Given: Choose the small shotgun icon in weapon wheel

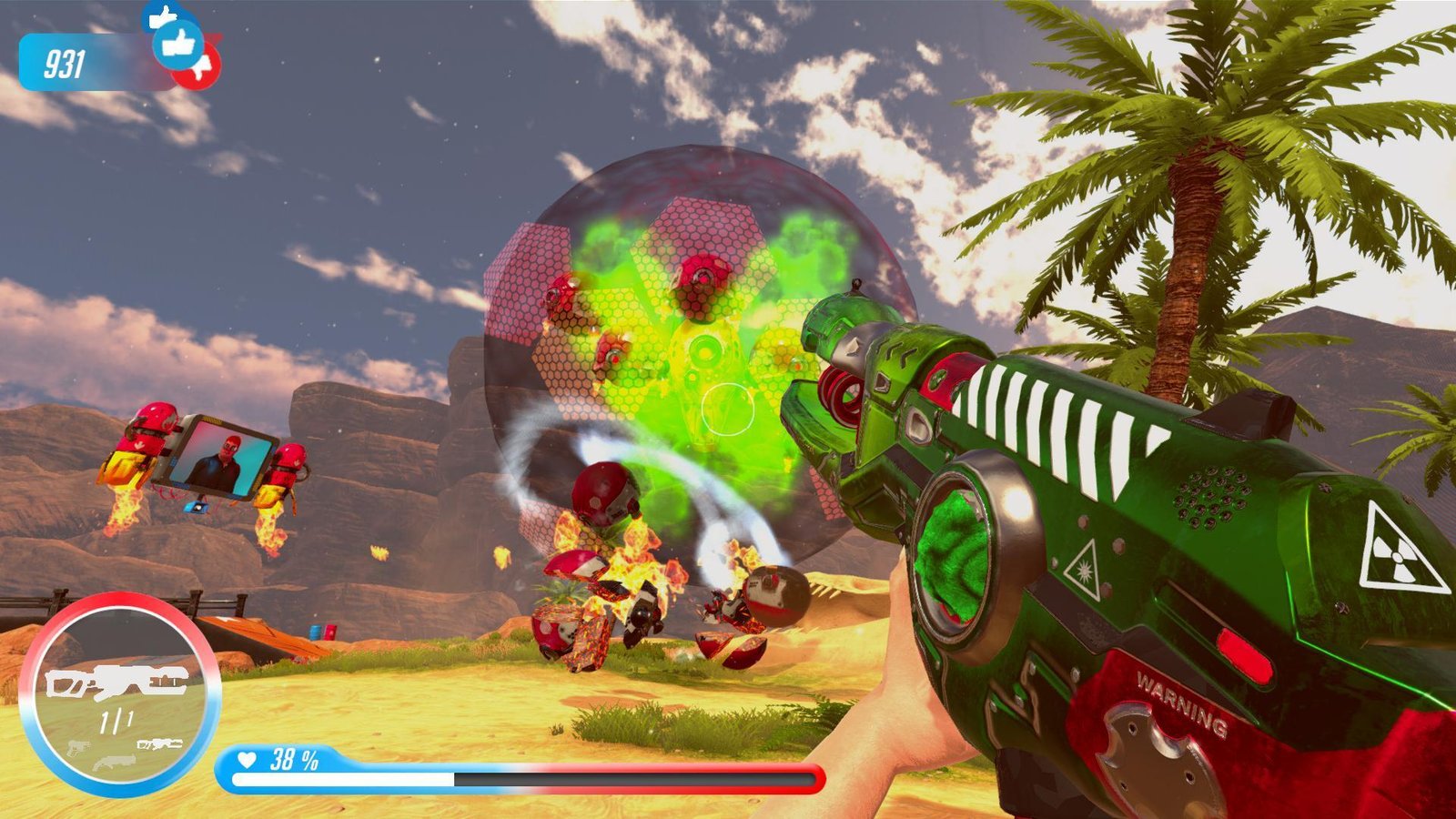Looking at the screenshot, I should pyautogui.click(x=115, y=761).
